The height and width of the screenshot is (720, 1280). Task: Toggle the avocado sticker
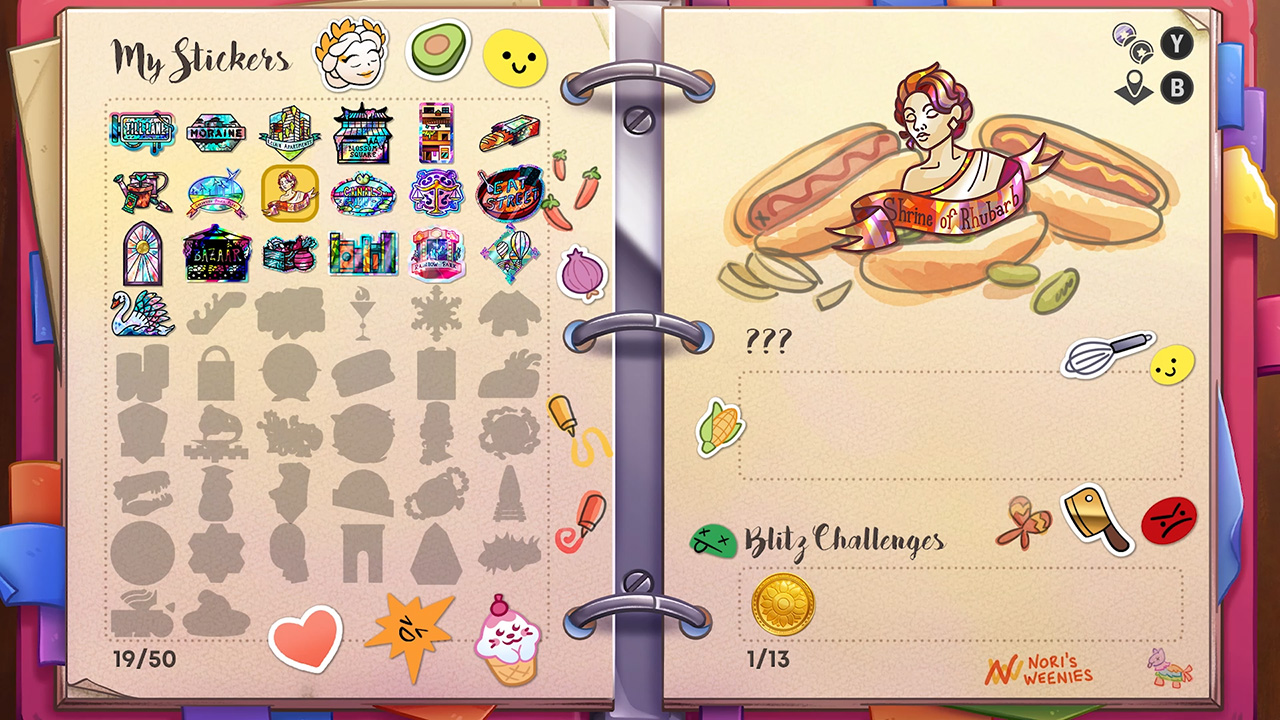pyautogui.click(x=437, y=50)
